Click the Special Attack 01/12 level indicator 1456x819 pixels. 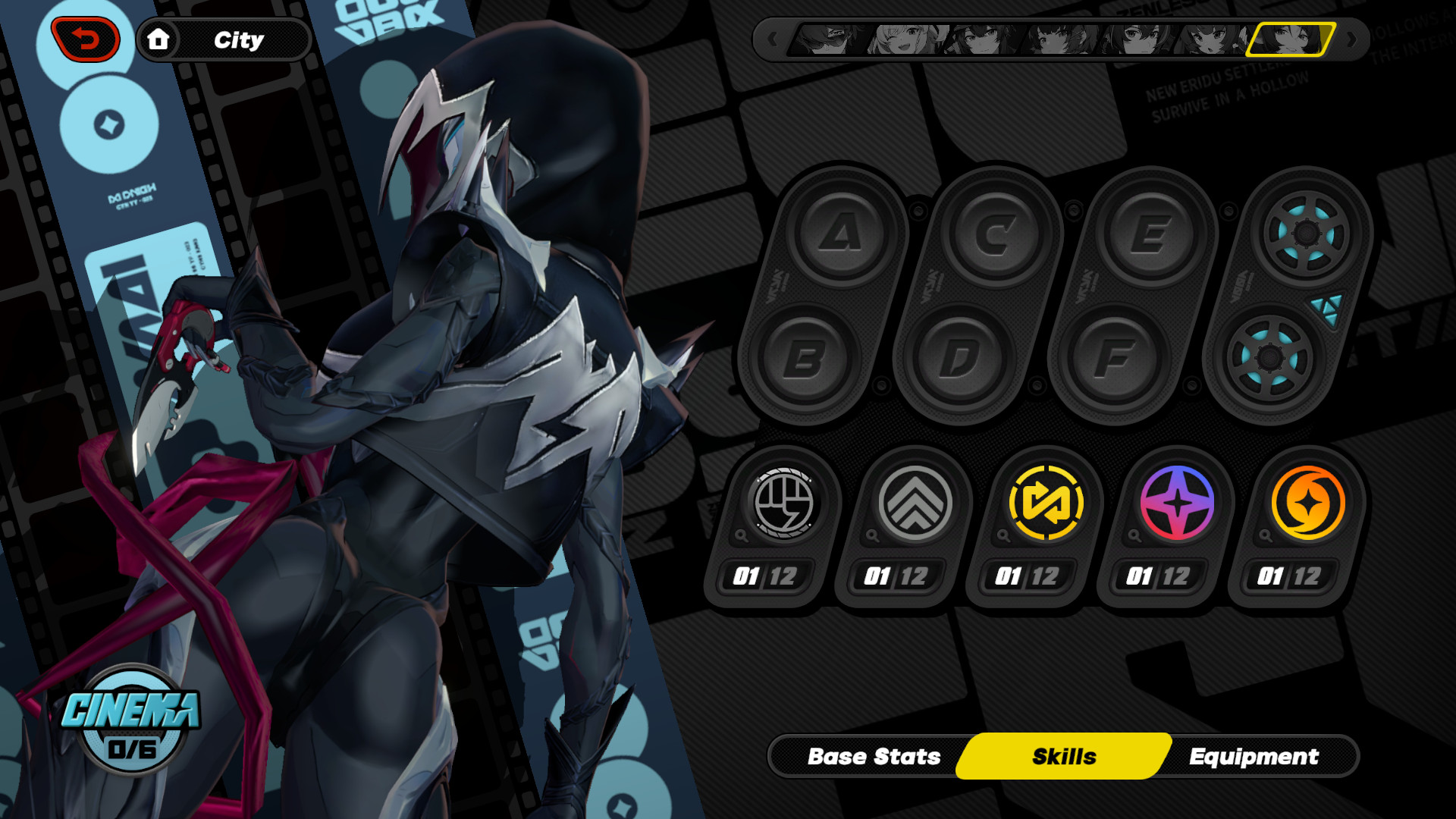coord(1157,576)
